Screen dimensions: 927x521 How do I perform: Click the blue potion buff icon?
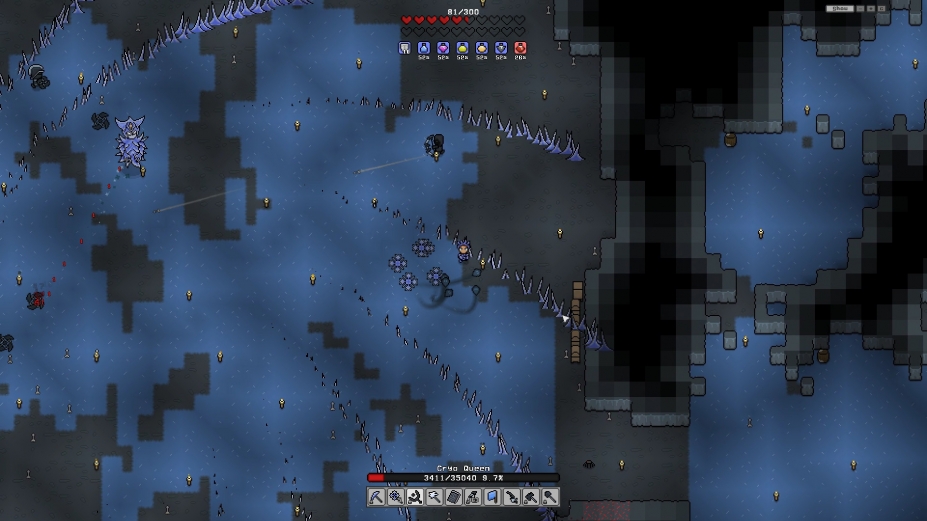coord(424,48)
